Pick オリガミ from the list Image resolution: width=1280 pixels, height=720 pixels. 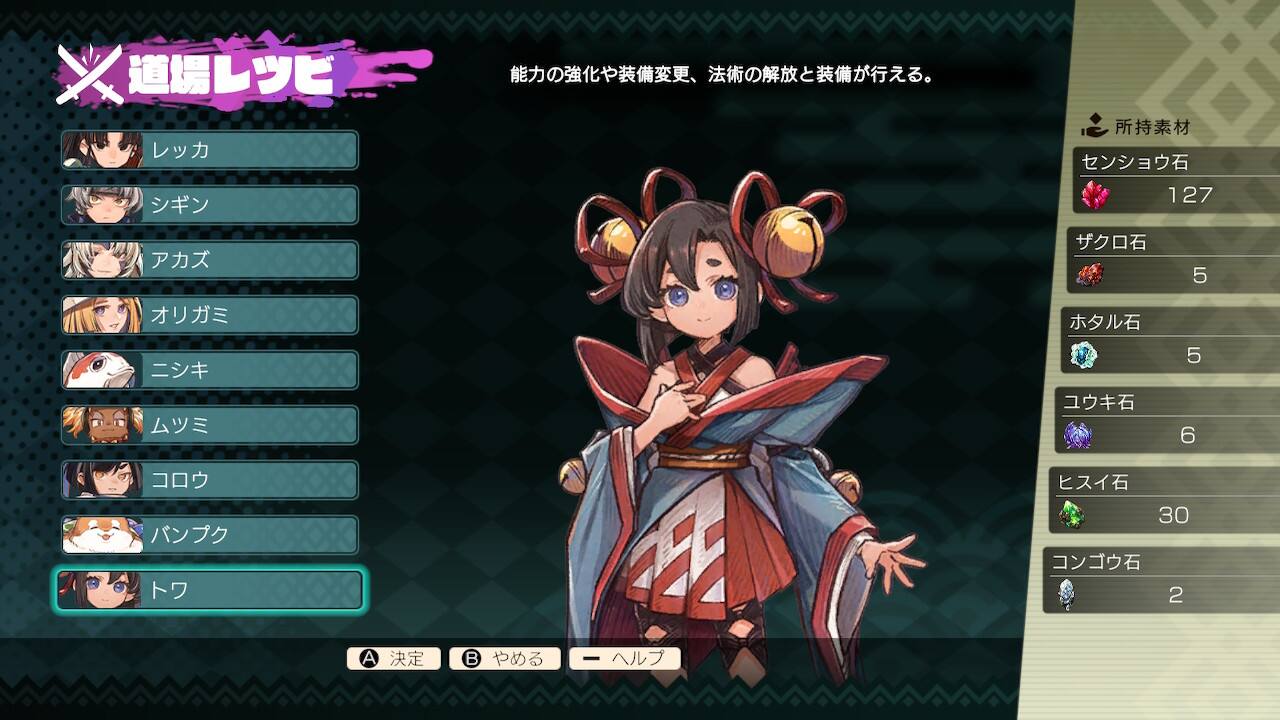(210, 315)
